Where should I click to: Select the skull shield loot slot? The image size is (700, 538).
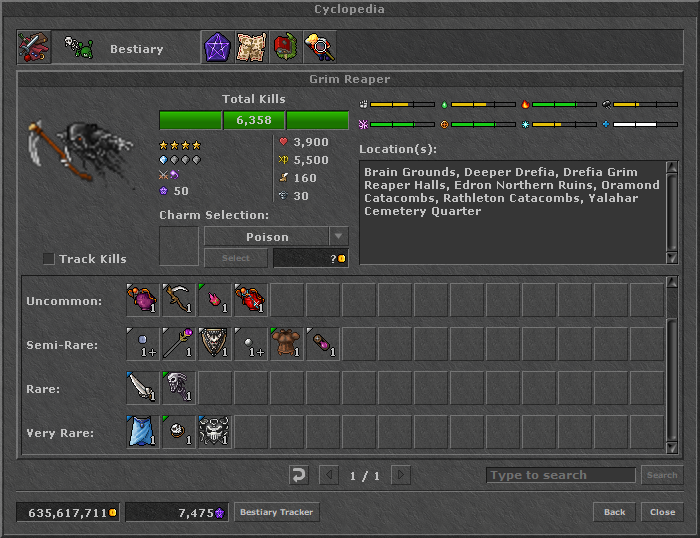tap(215, 344)
